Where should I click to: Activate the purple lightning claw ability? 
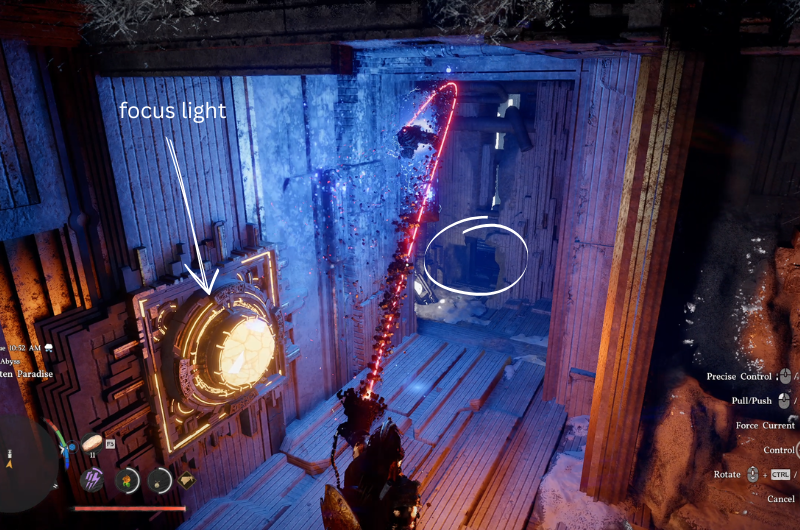tap(92, 479)
